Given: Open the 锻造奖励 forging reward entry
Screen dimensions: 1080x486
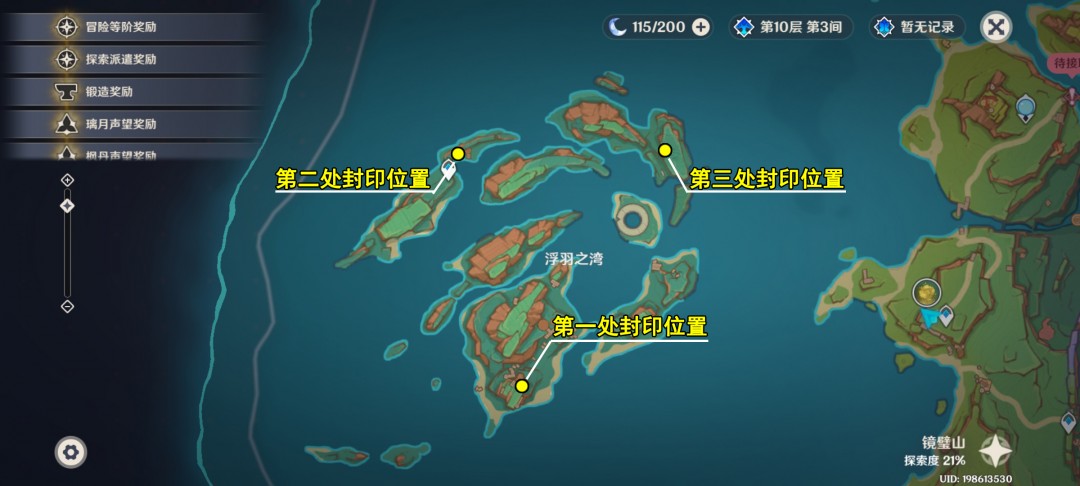Looking at the screenshot, I should click(108, 92).
